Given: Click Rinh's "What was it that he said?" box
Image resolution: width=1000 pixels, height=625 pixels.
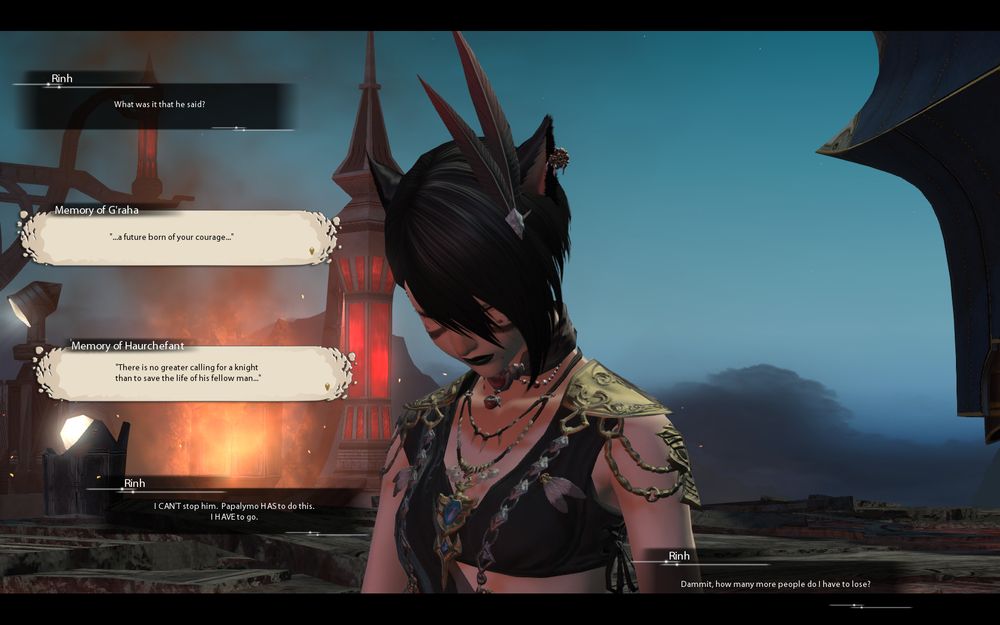Looking at the screenshot, I should (x=160, y=105).
